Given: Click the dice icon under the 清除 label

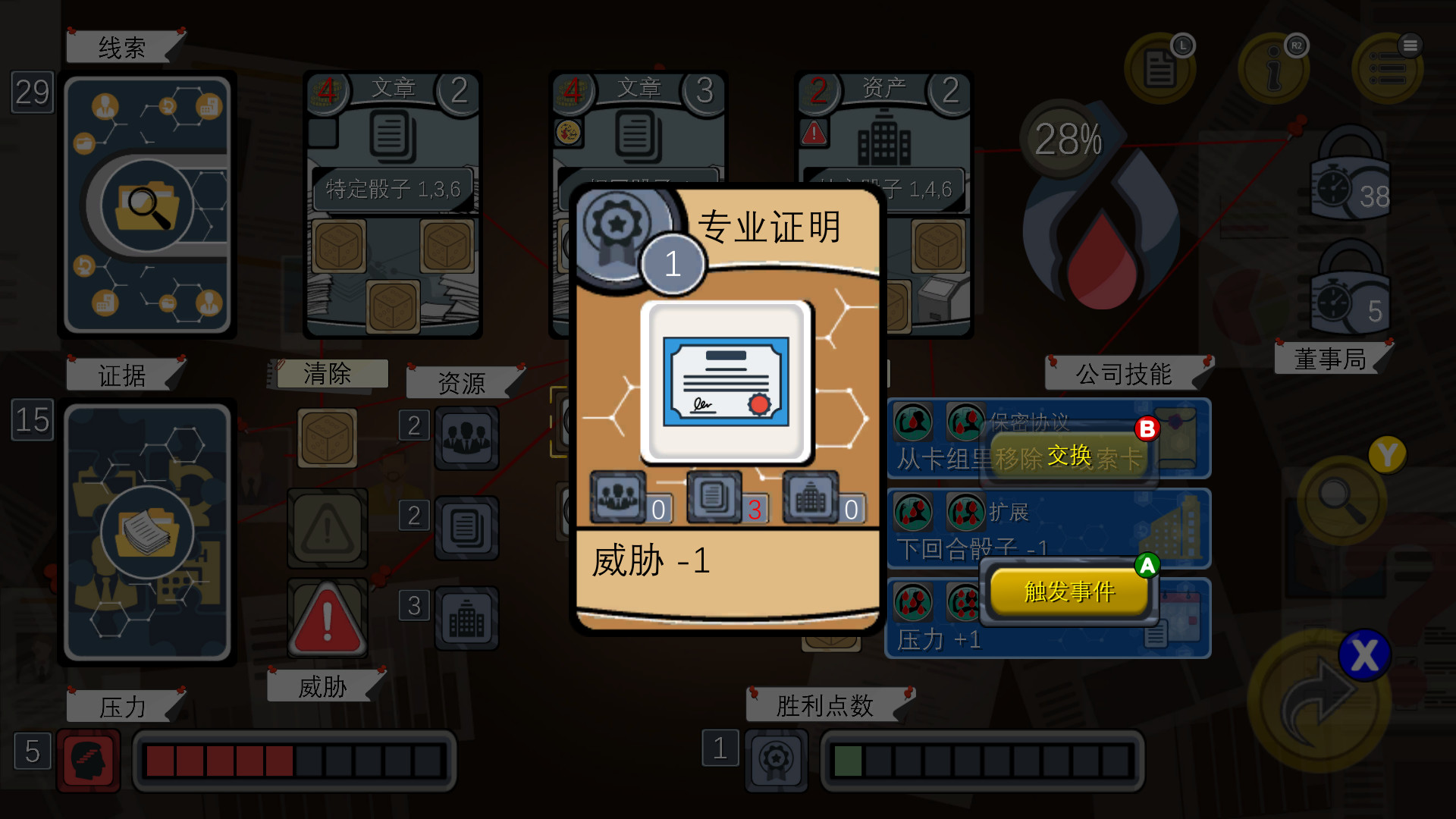Looking at the screenshot, I should coord(327,438).
